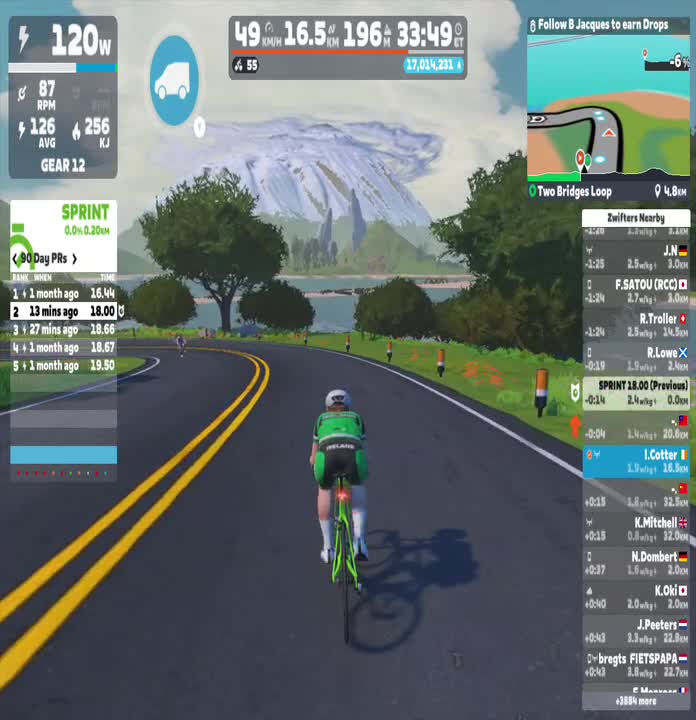The height and width of the screenshot is (720, 696).
Task: Pick bregts FIETSPAPA from rider list
Action: [x=636, y=665]
